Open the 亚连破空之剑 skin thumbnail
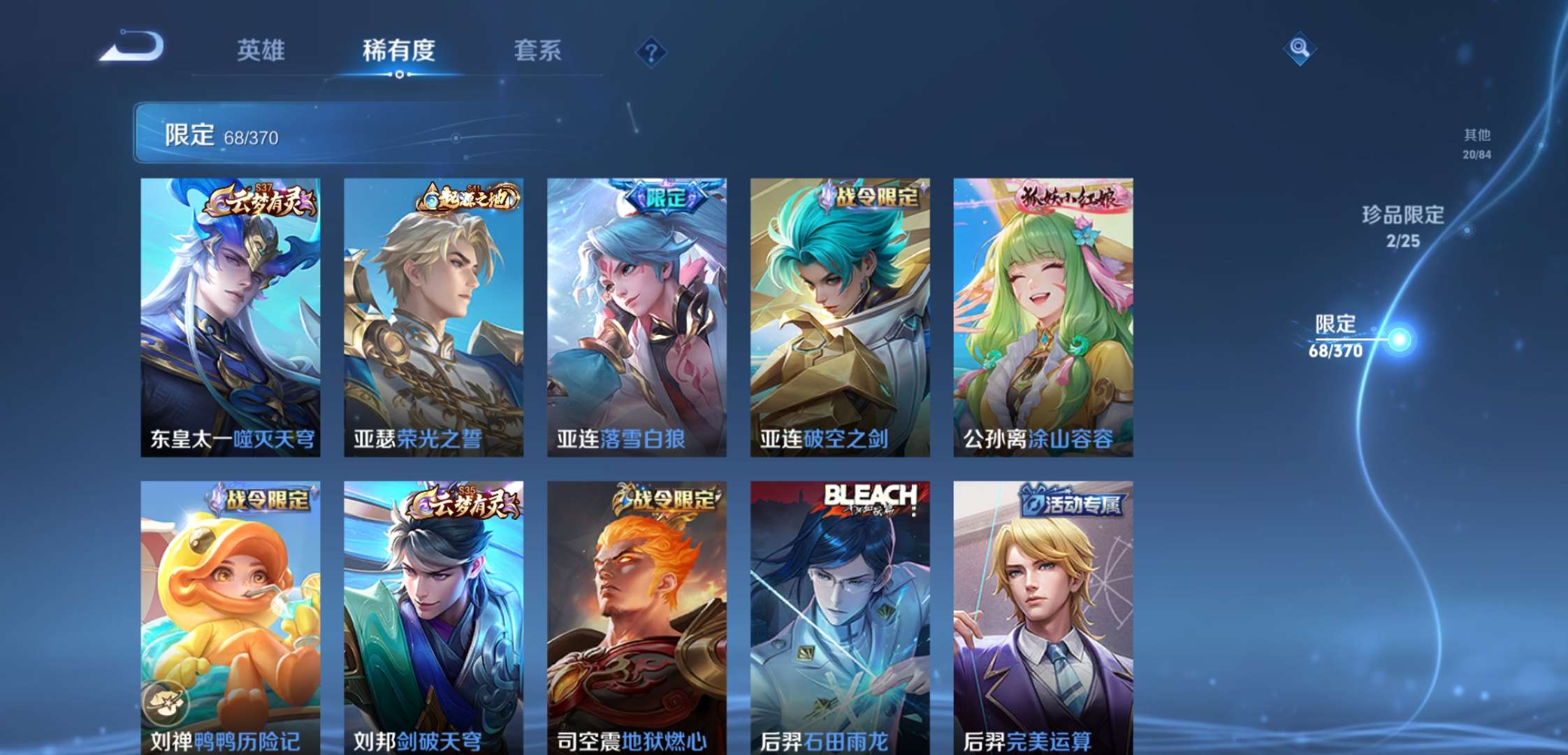The height and width of the screenshot is (755, 1568). tap(840, 315)
